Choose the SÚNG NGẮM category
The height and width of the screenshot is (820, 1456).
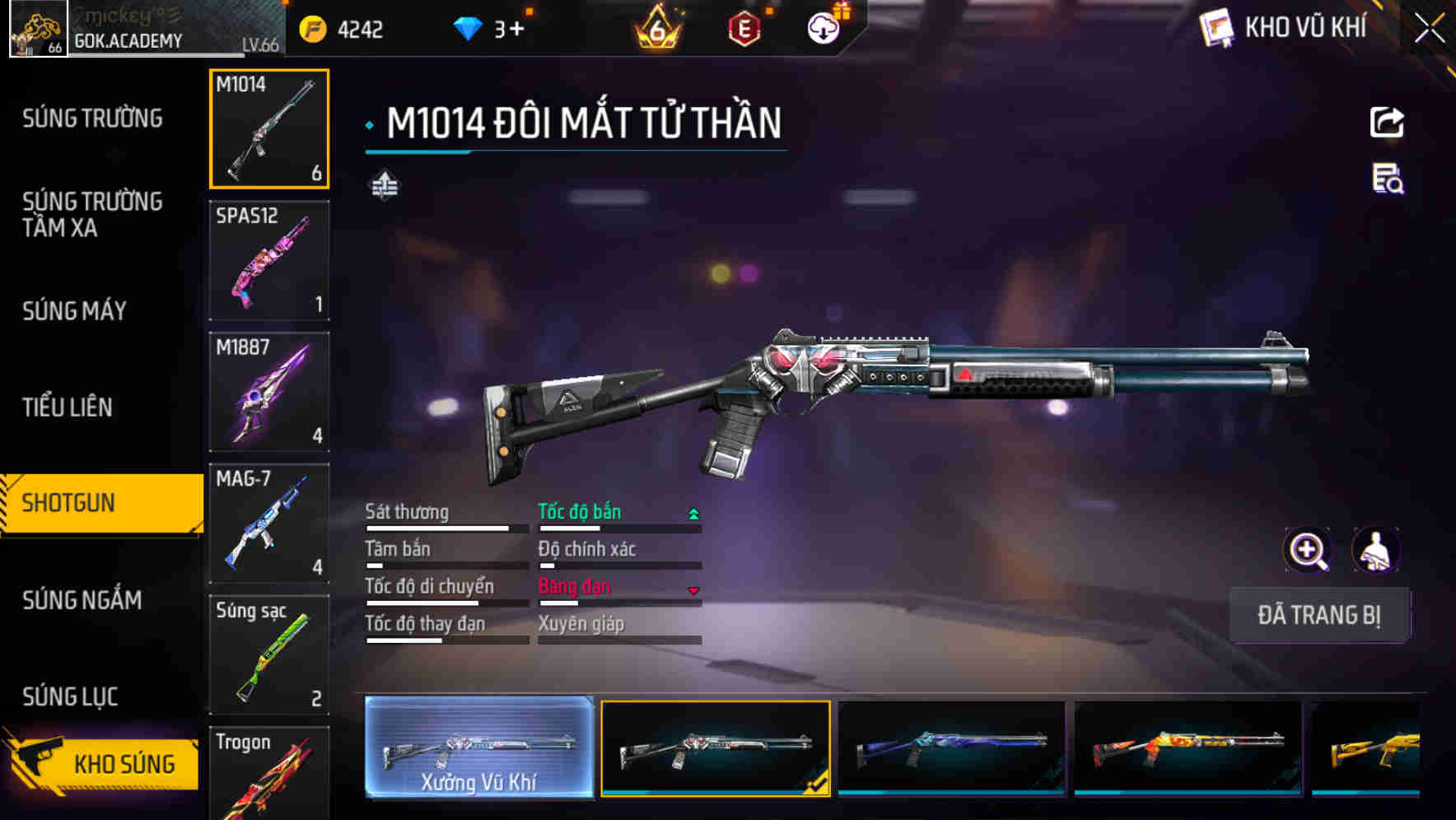point(82,600)
